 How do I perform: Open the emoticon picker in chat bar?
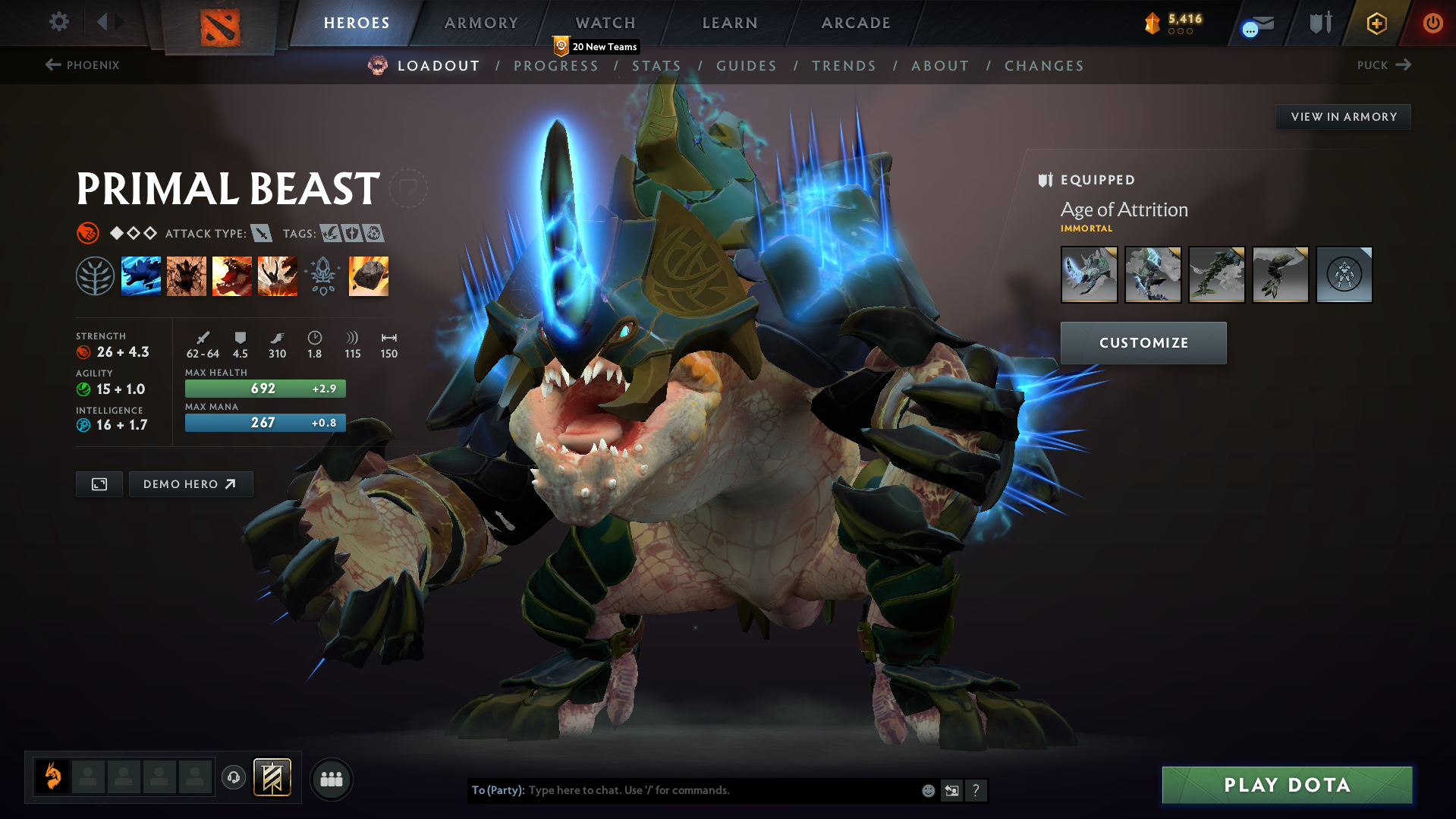pos(927,790)
